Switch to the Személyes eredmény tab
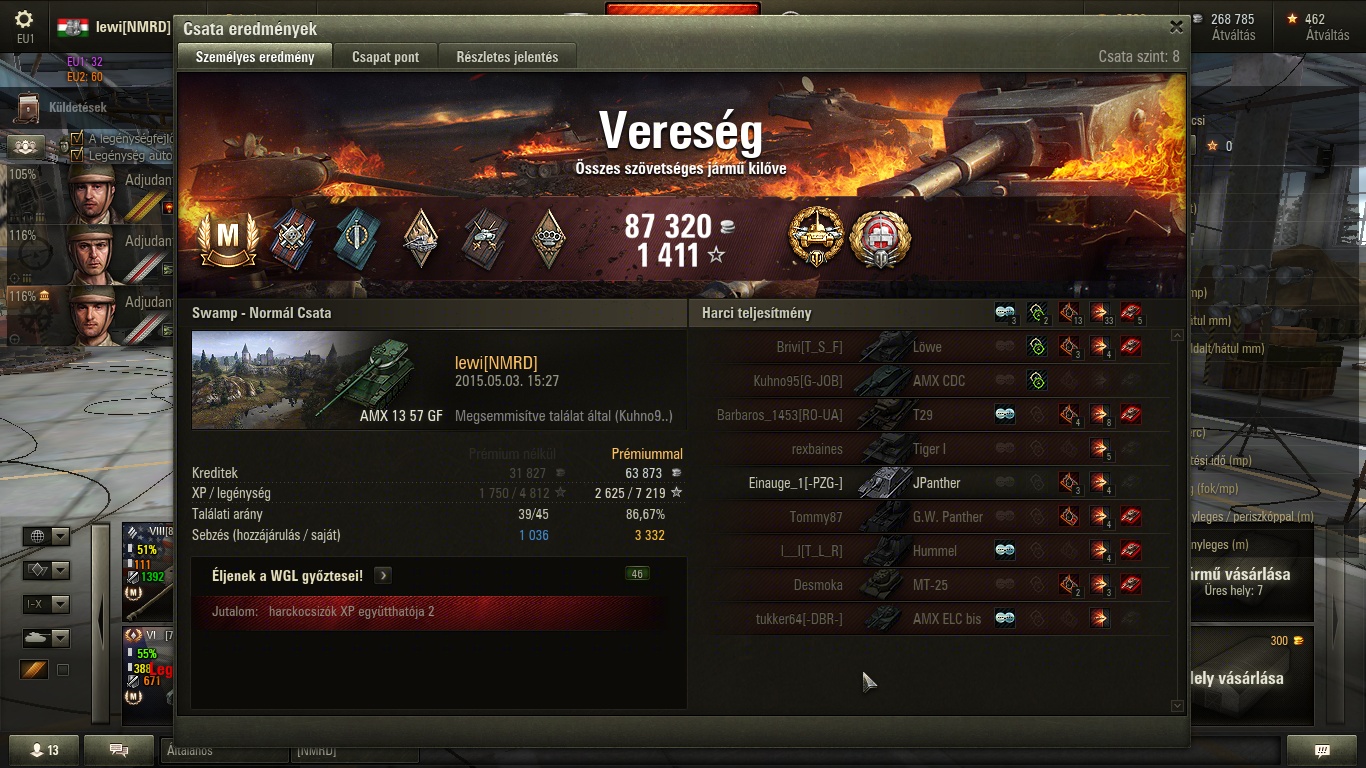This screenshot has width=1366, height=768. click(255, 57)
